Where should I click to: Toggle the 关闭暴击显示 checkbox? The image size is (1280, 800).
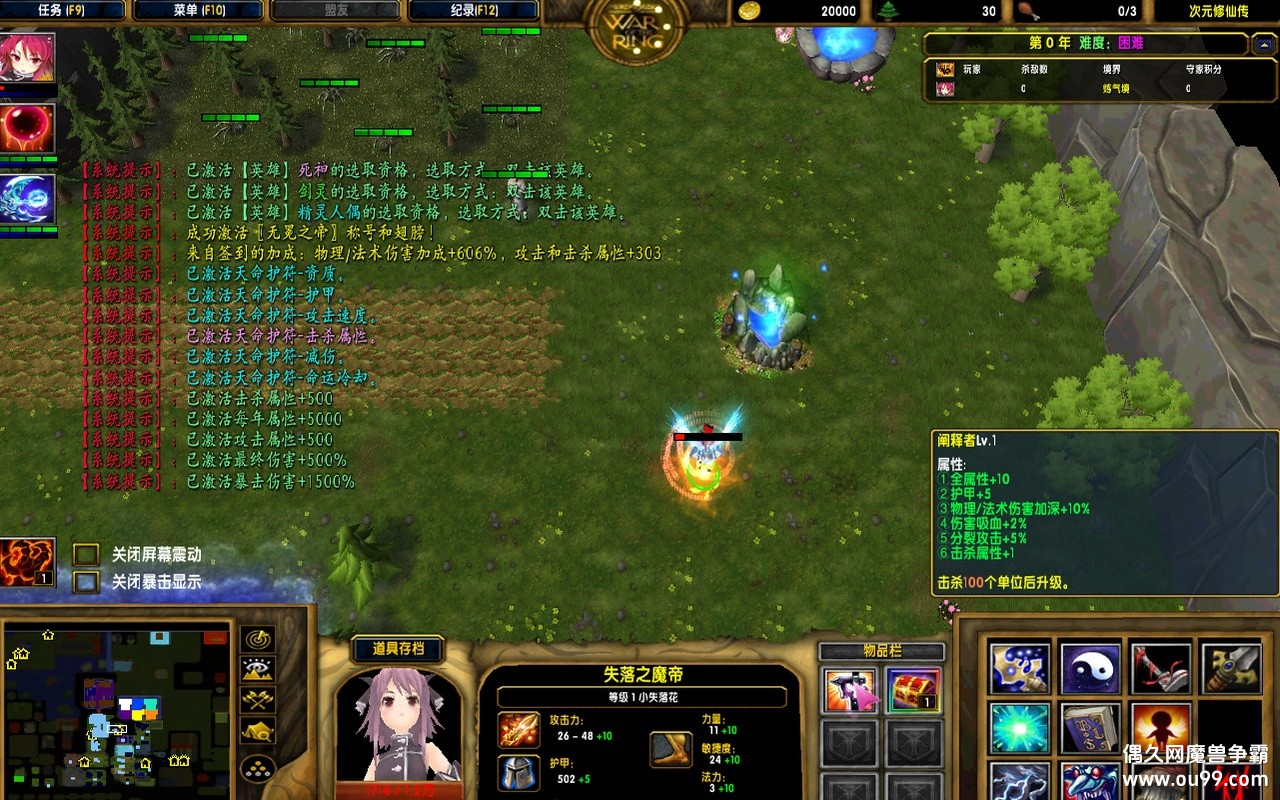tap(86, 581)
